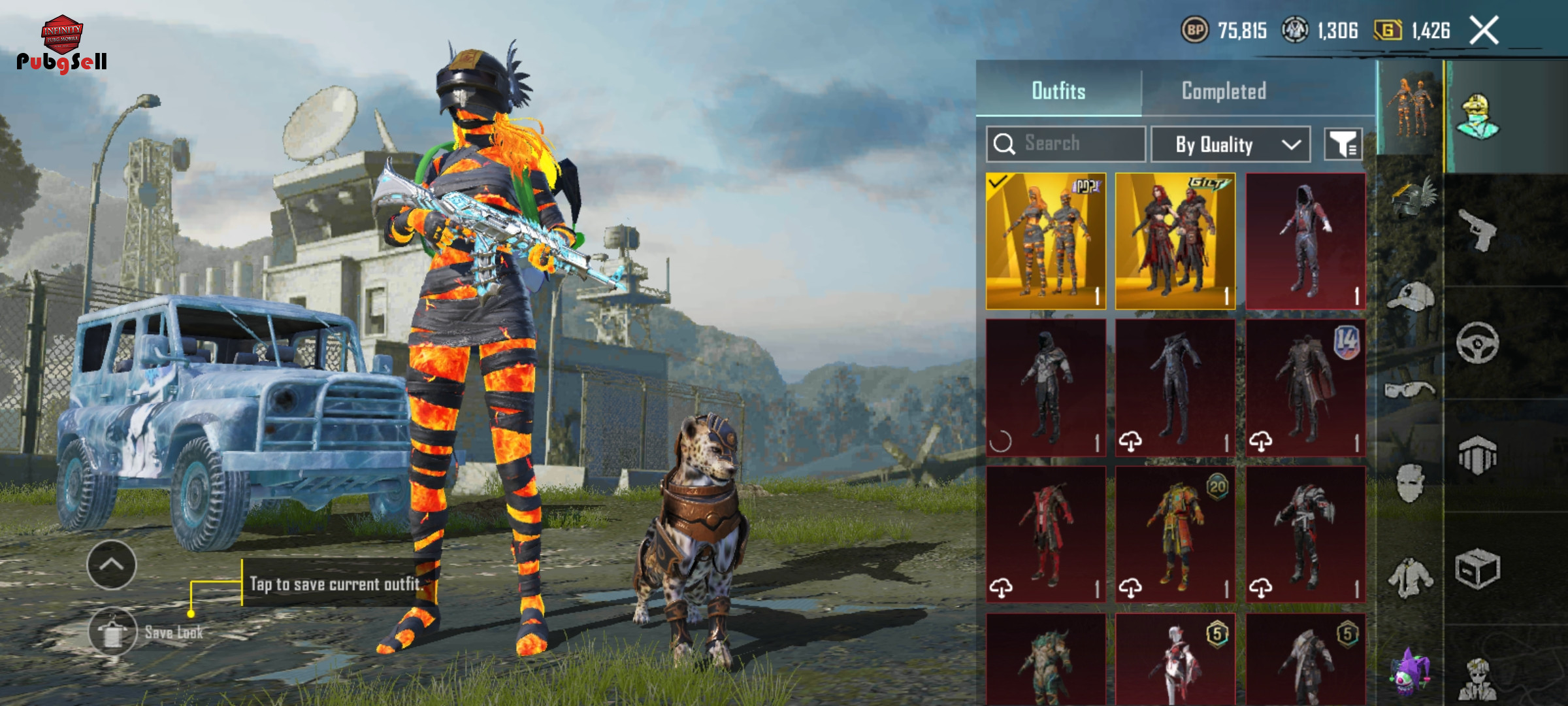Viewport: 1568px width, 706px height.
Task: Open the outfit filter options
Action: [1343, 144]
